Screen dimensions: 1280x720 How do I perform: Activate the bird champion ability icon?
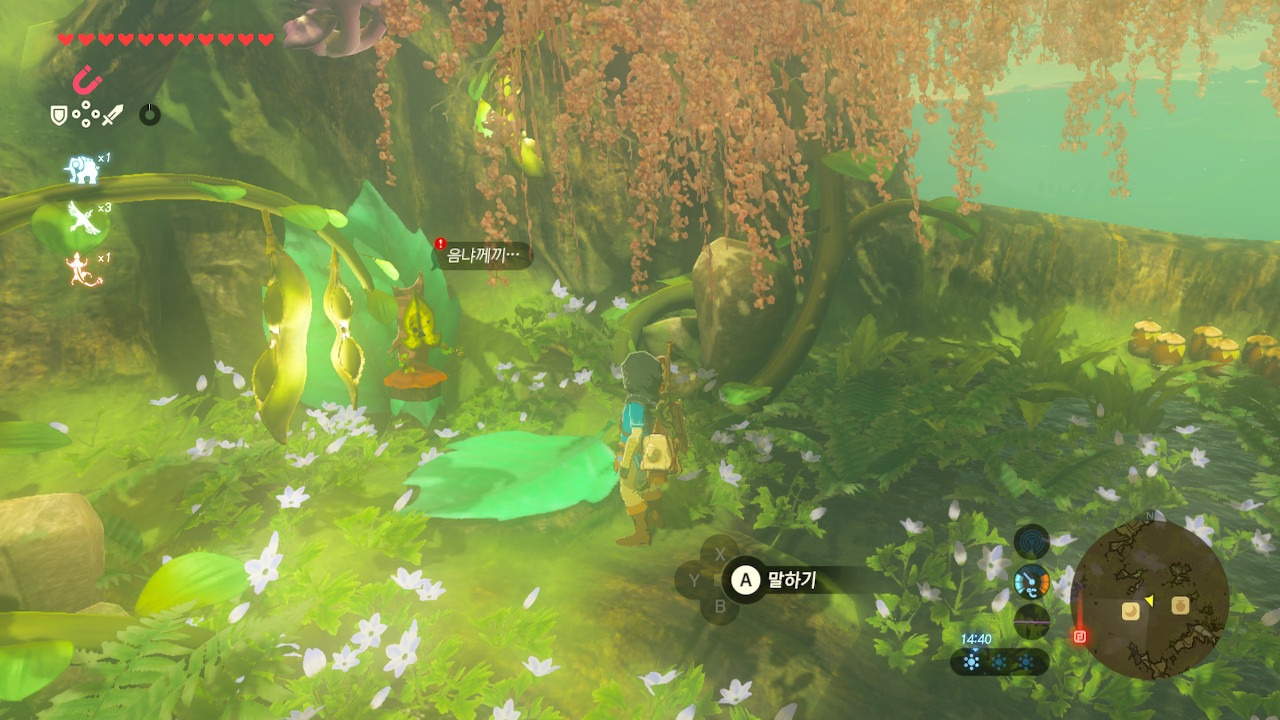(82, 218)
